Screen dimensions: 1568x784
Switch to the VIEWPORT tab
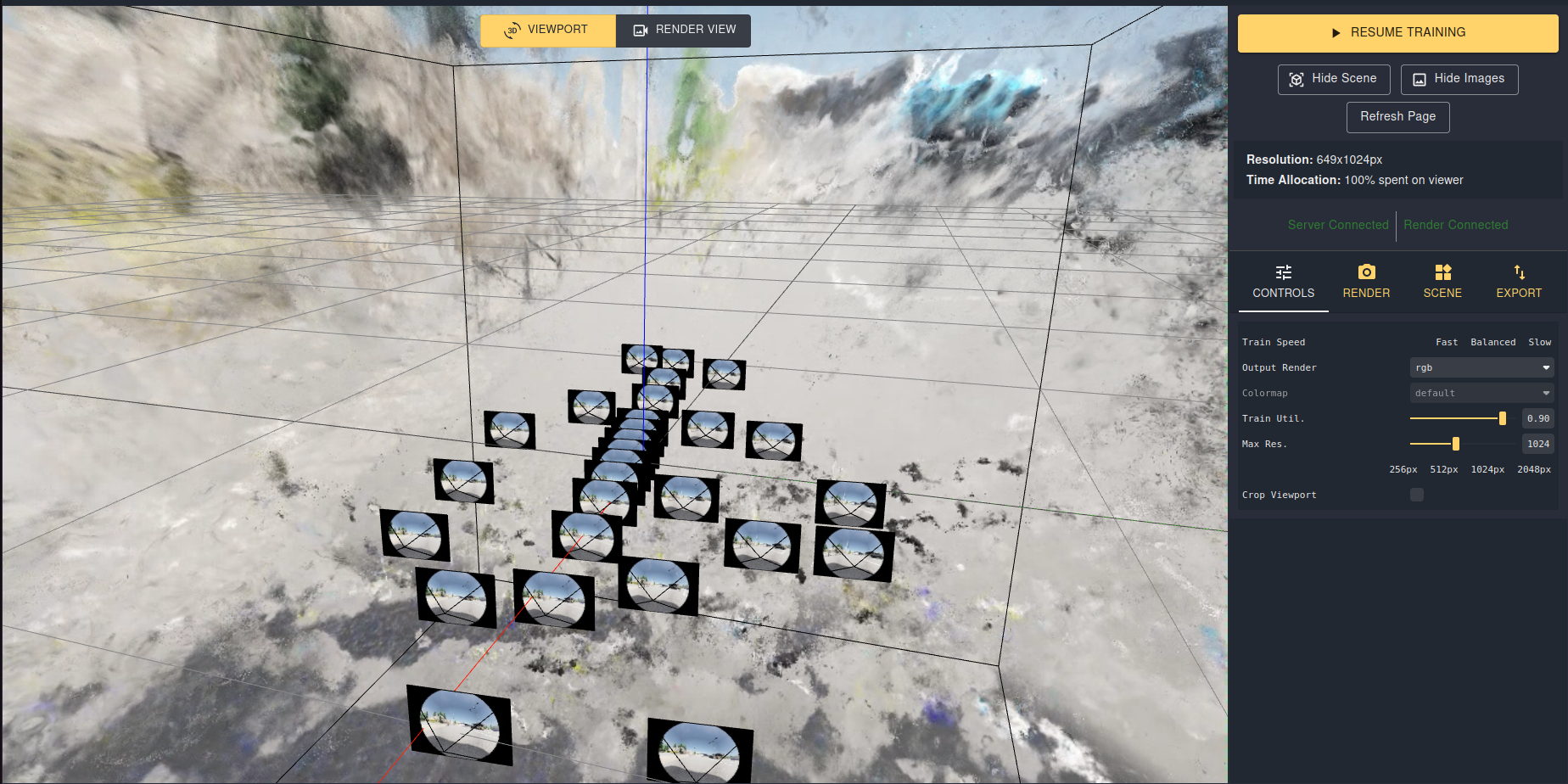tap(547, 30)
